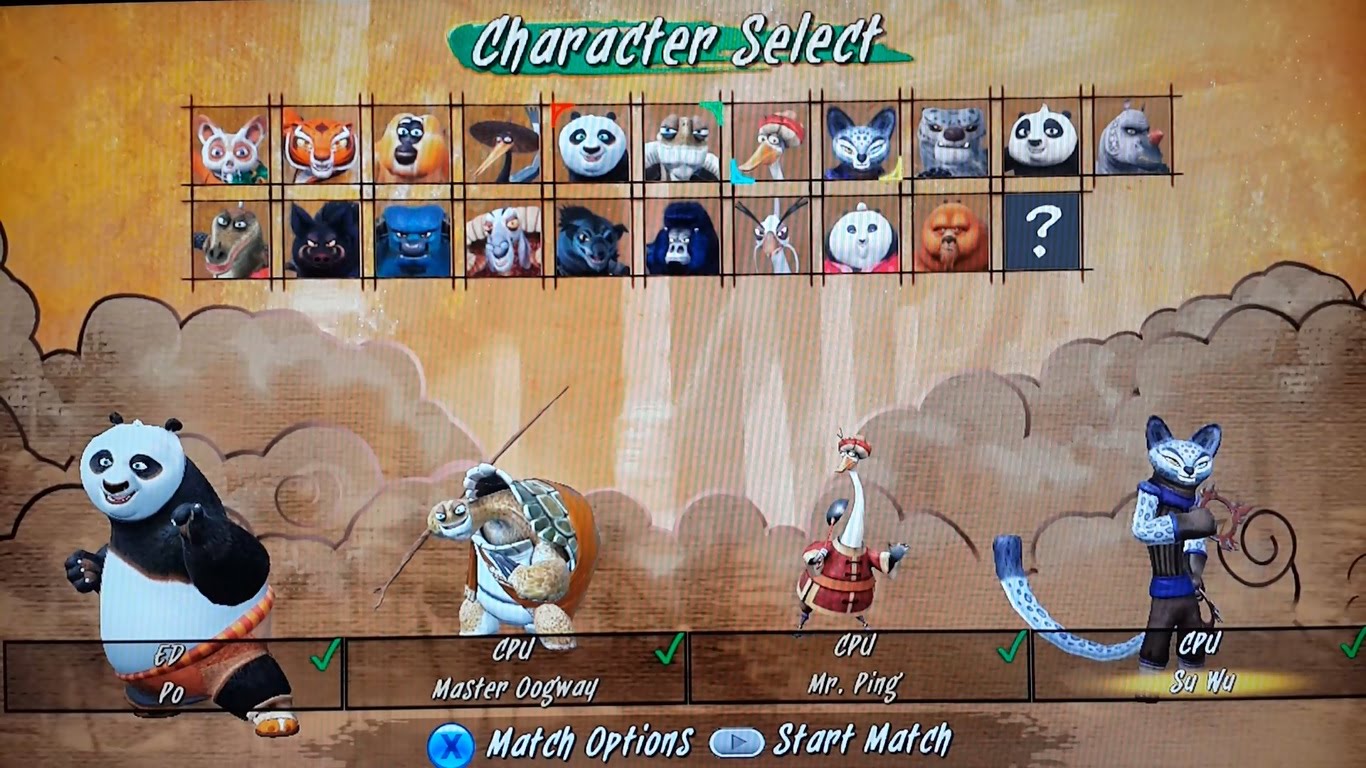Pick the dark blue gorilla portrait
This screenshot has height=768, width=1366.
[682, 238]
